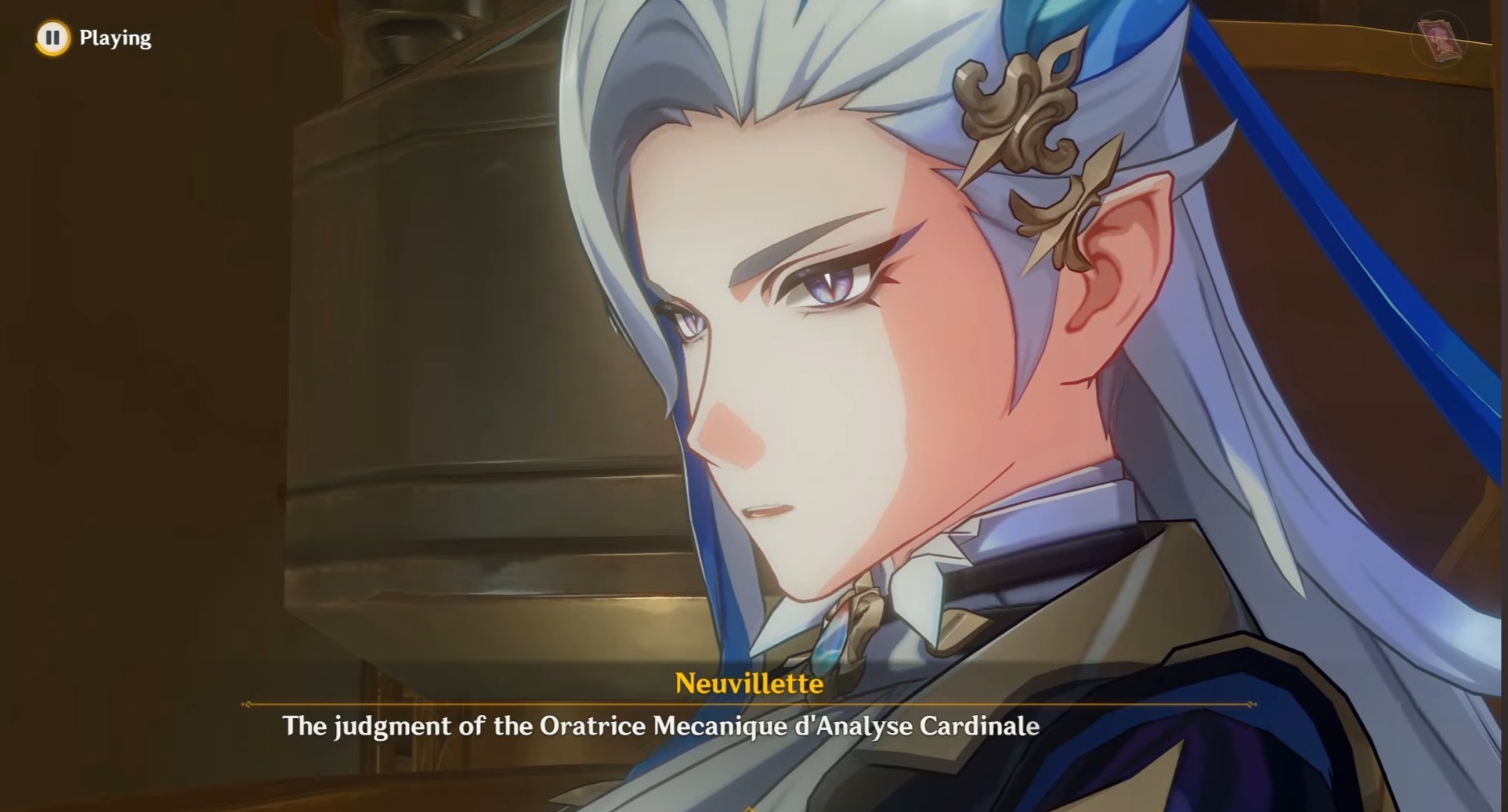Viewport: 1508px width, 812px height.
Task: Toggle cutscene playback with the pause control
Action: (x=52, y=37)
